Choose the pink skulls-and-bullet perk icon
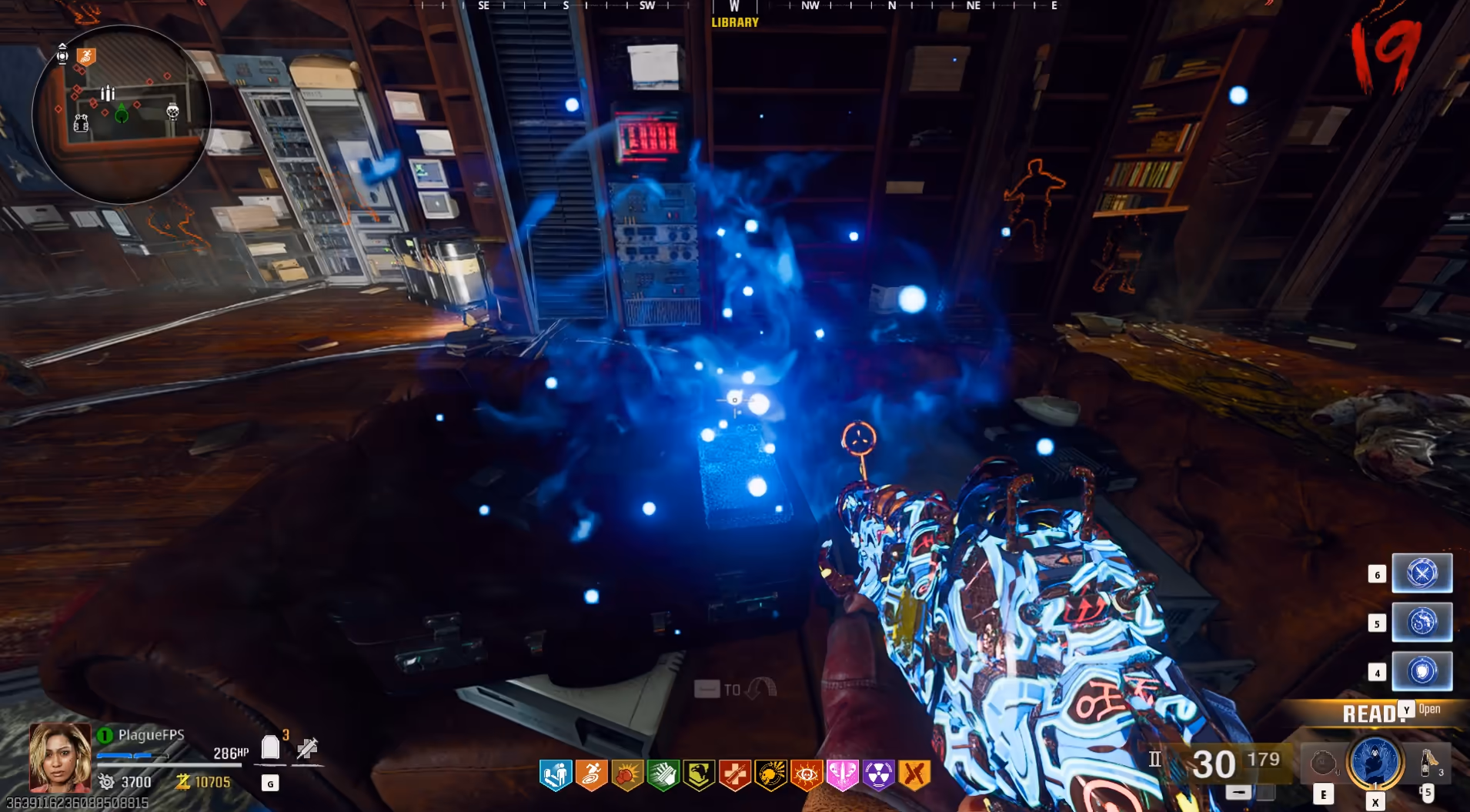 842,775
